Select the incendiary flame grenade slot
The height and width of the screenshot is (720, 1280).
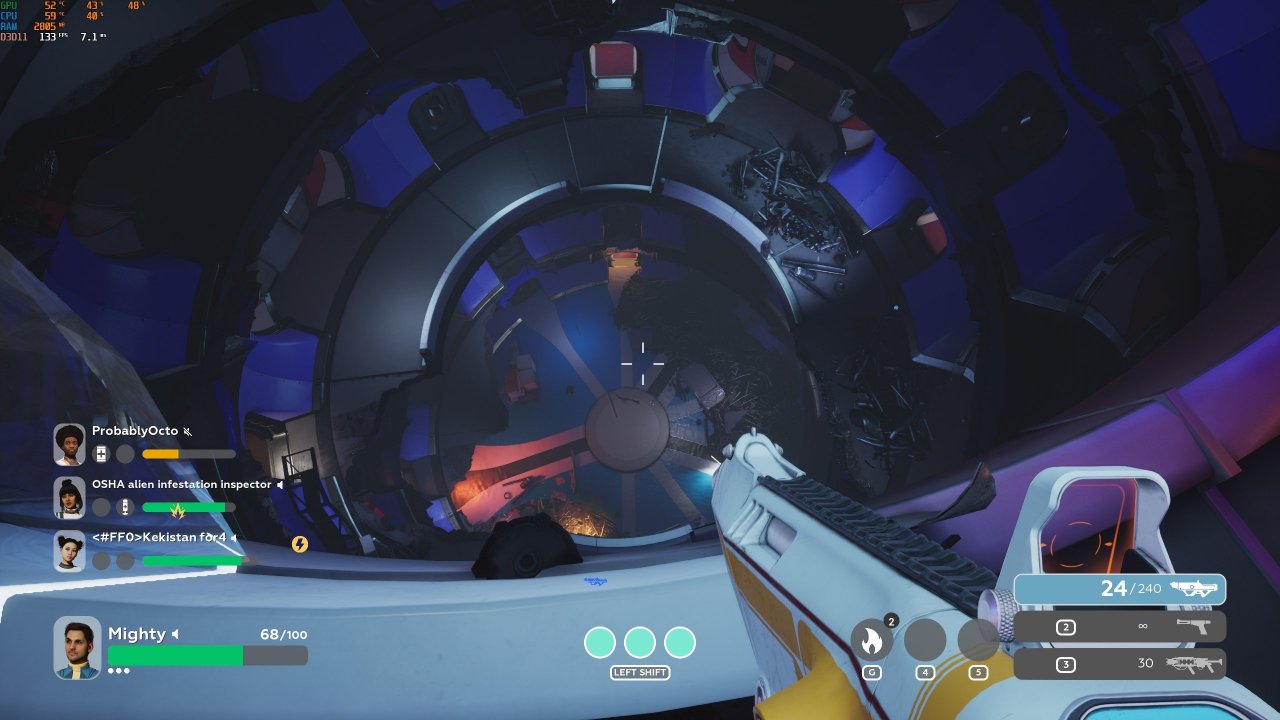point(871,640)
